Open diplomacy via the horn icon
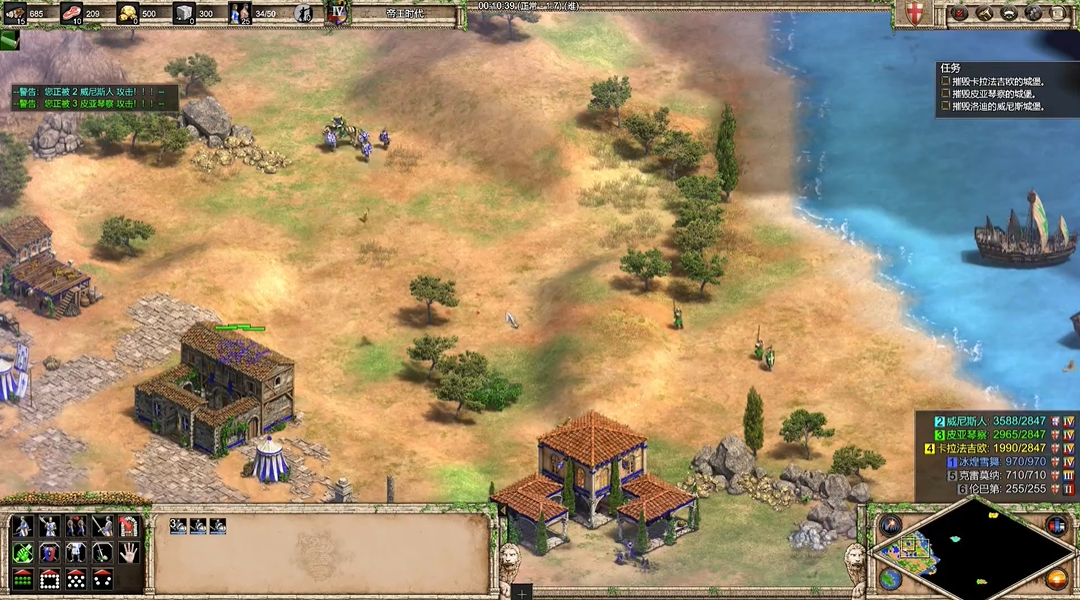The image size is (1080, 600). tap(984, 13)
